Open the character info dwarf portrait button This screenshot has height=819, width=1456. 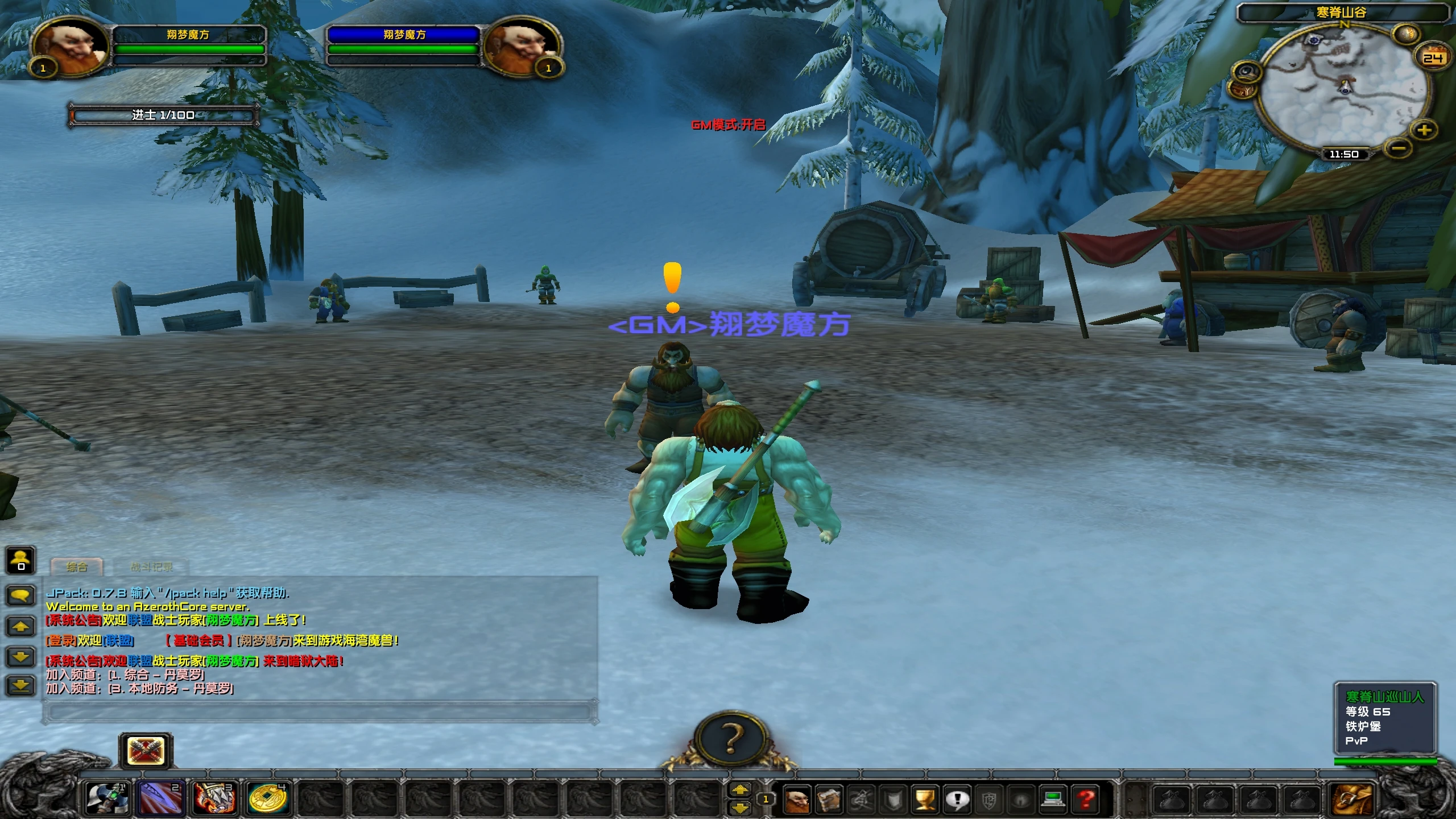797,800
